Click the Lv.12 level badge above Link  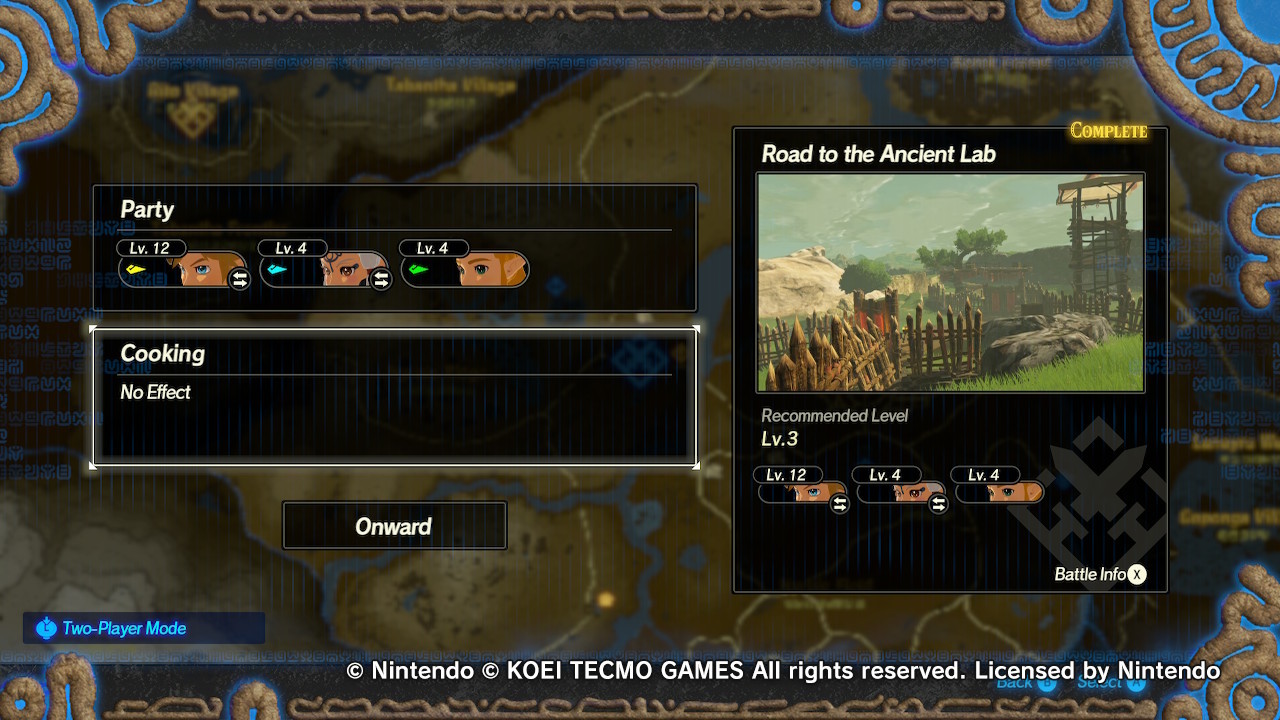150,247
